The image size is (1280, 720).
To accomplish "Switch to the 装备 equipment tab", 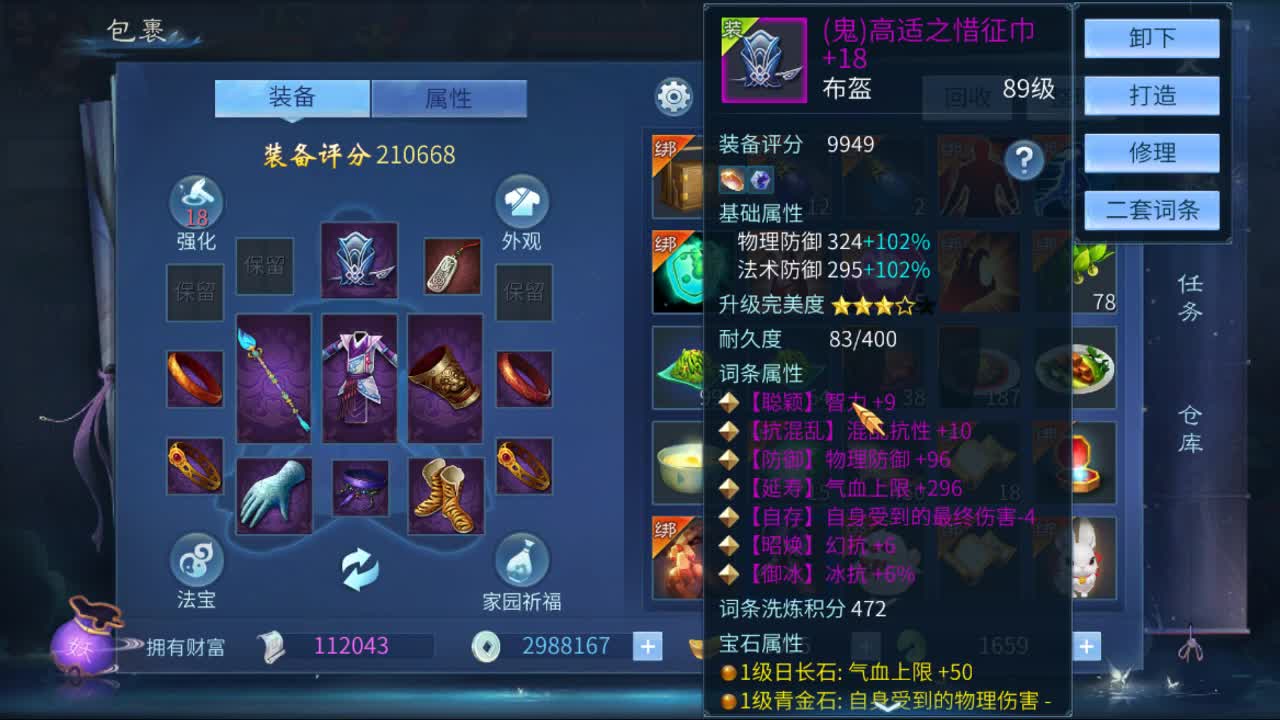I will (x=290, y=97).
